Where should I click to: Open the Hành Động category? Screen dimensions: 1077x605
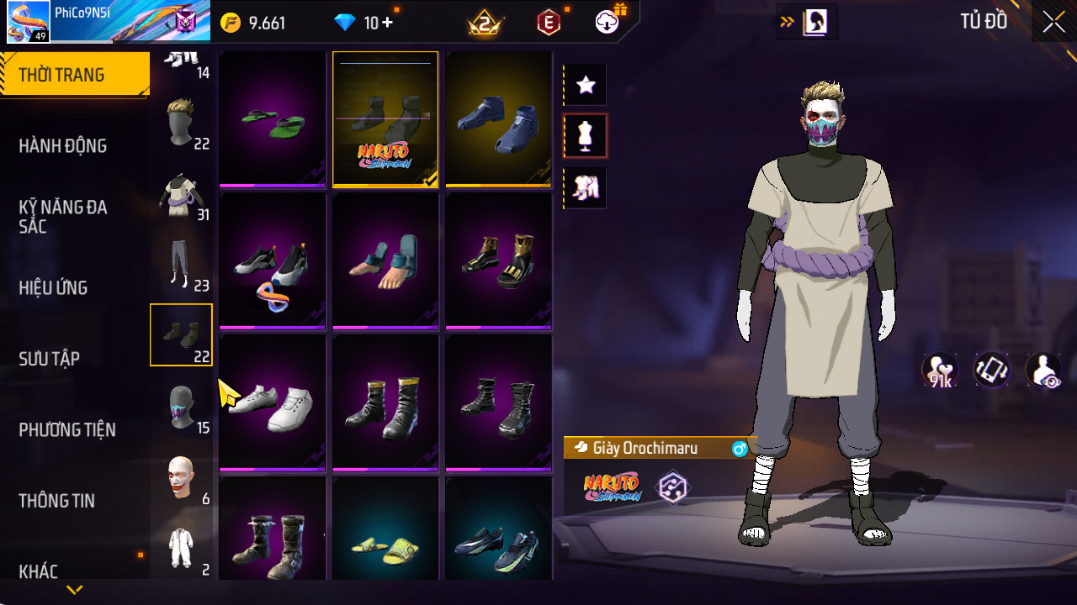(62, 146)
